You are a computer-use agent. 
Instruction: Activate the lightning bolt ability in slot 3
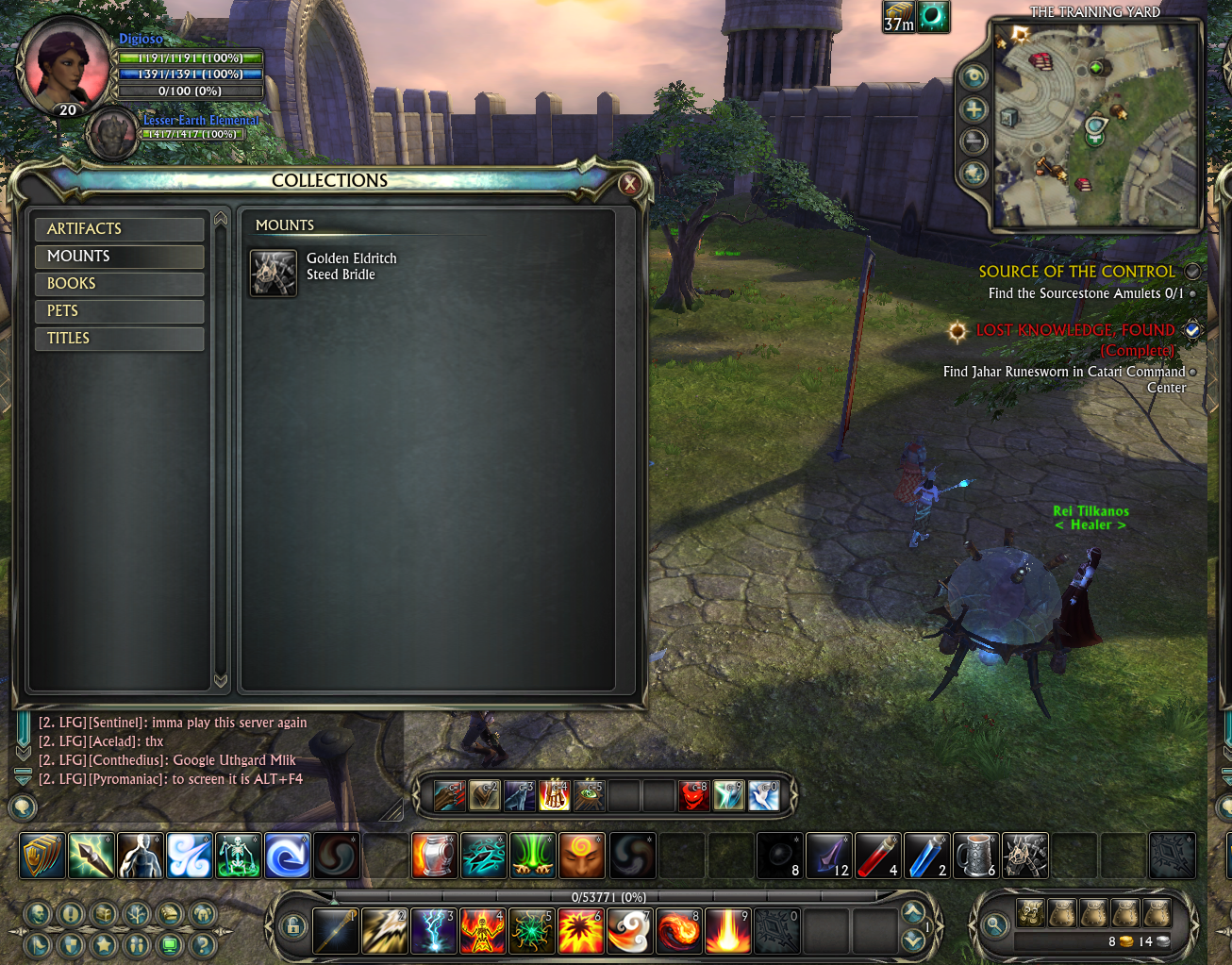[x=434, y=931]
